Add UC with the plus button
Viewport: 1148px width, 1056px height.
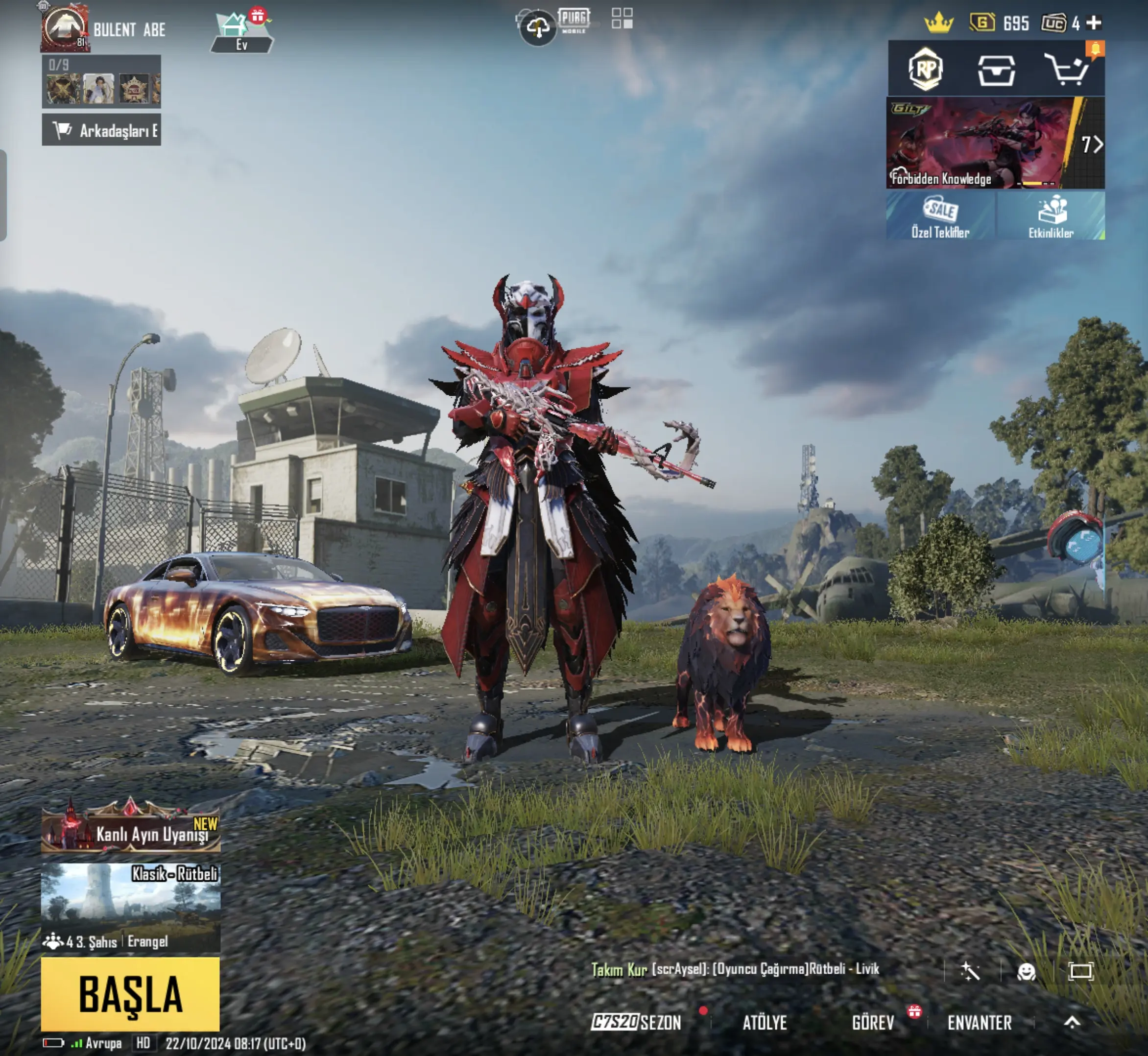click(x=1094, y=23)
